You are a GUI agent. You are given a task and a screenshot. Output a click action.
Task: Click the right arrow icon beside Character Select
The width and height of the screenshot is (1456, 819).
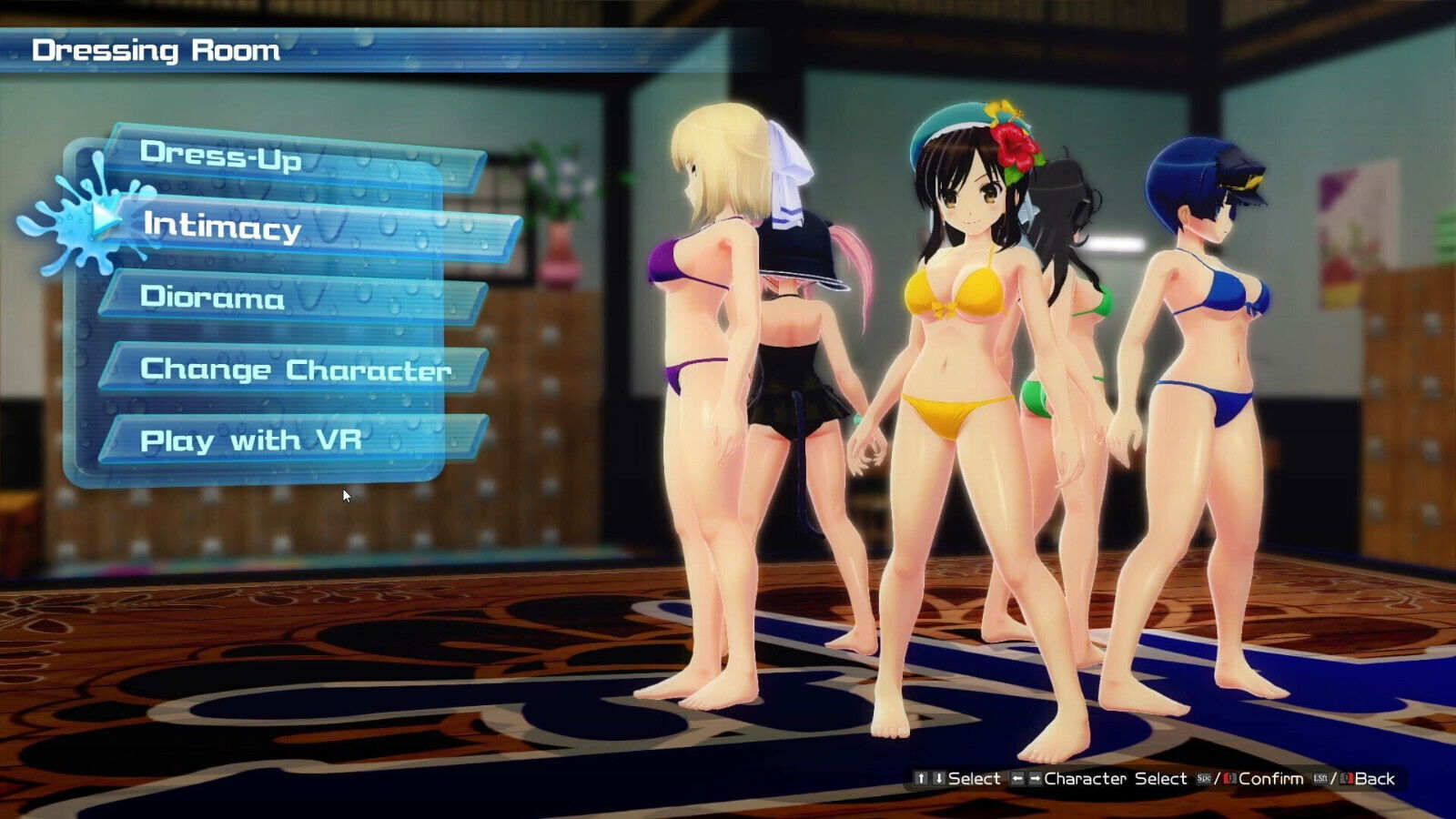click(1037, 779)
